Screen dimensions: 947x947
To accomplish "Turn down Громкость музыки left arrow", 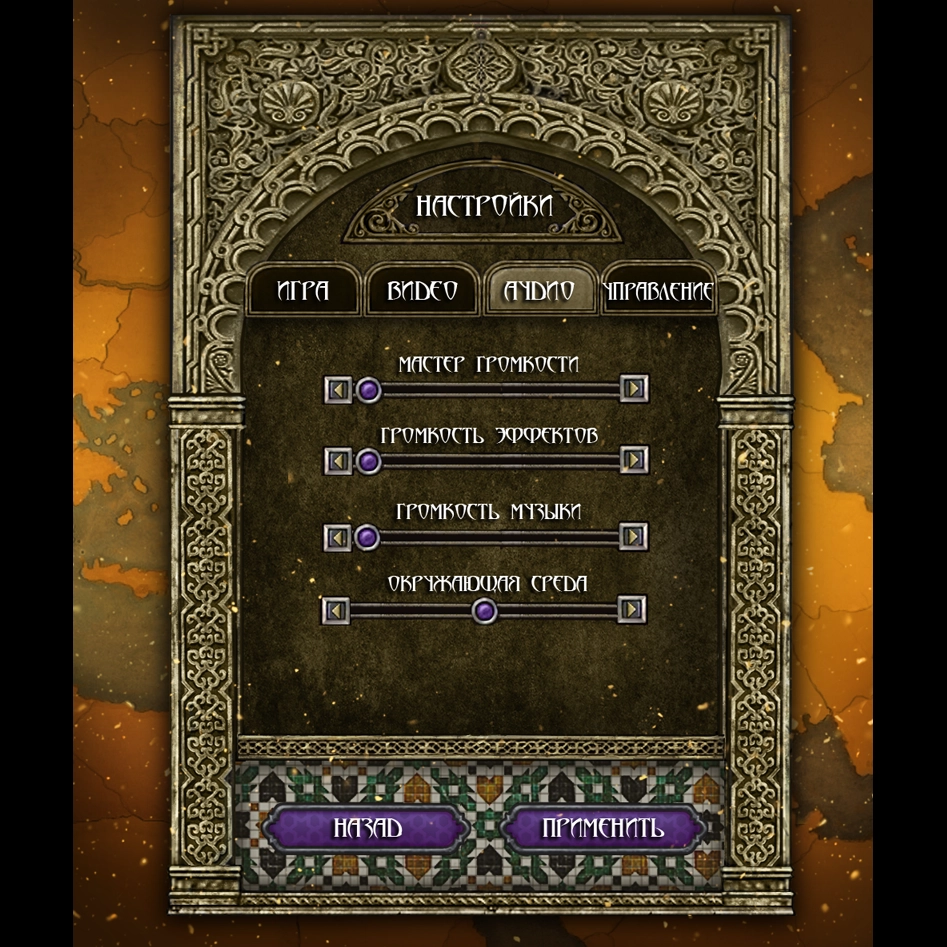I will [x=339, y=537].
